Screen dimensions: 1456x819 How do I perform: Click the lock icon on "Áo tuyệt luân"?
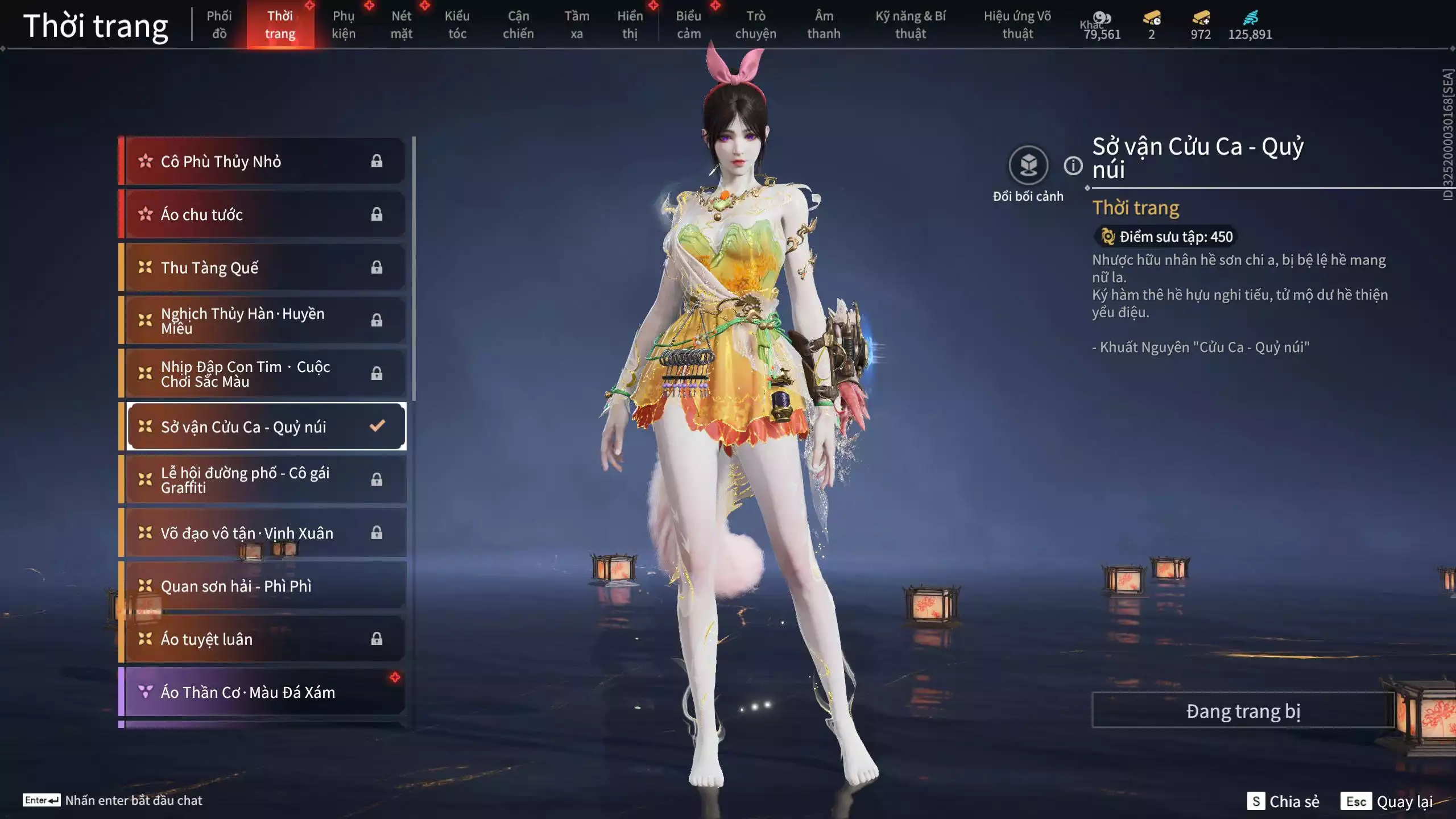(x=377, y=639)
